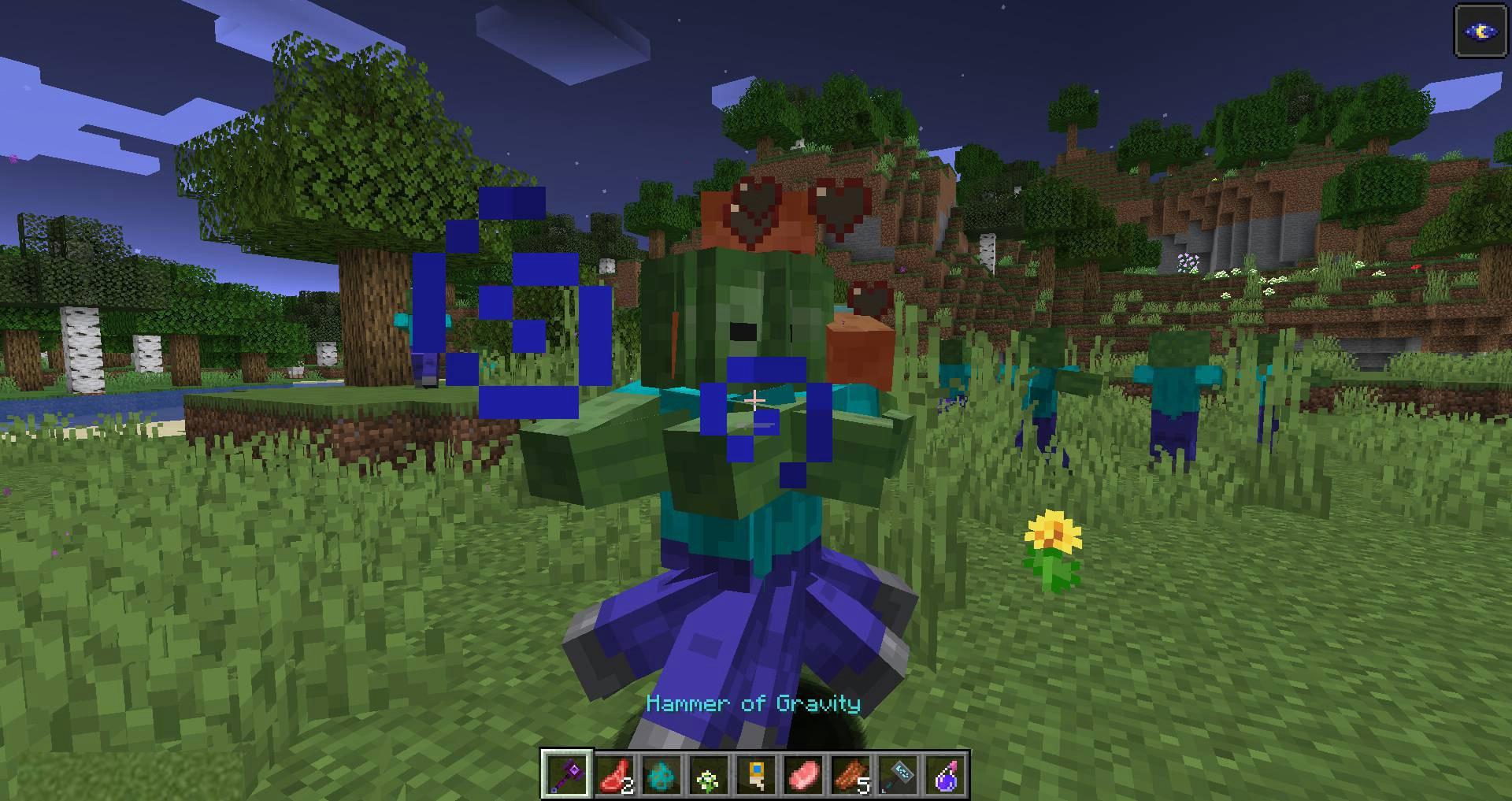1512x801 pixels.
Task: Select the white flower hotbar slot
Action: [x=709, y=774]
